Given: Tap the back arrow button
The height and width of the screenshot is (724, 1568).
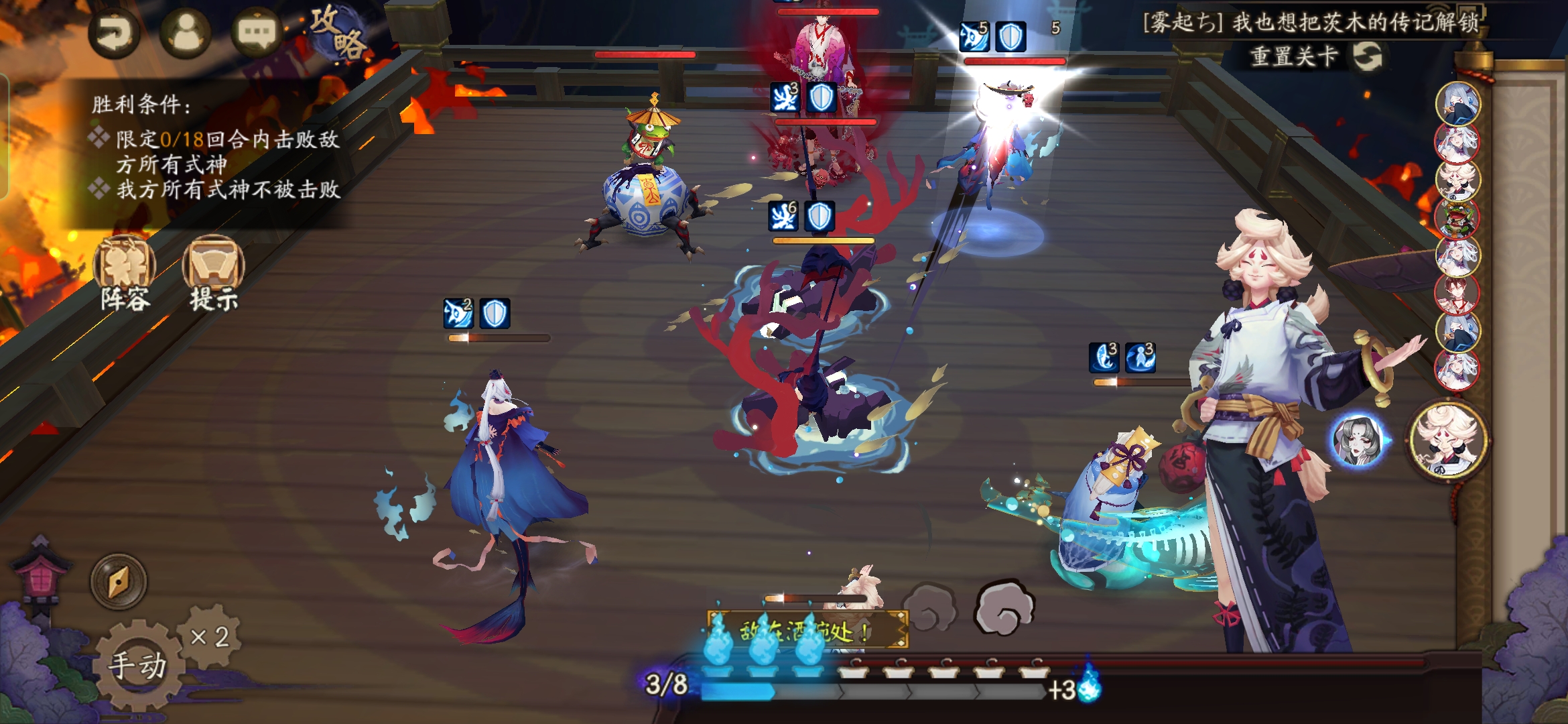Looking at the screenshot, I should [x=114, y=32].
